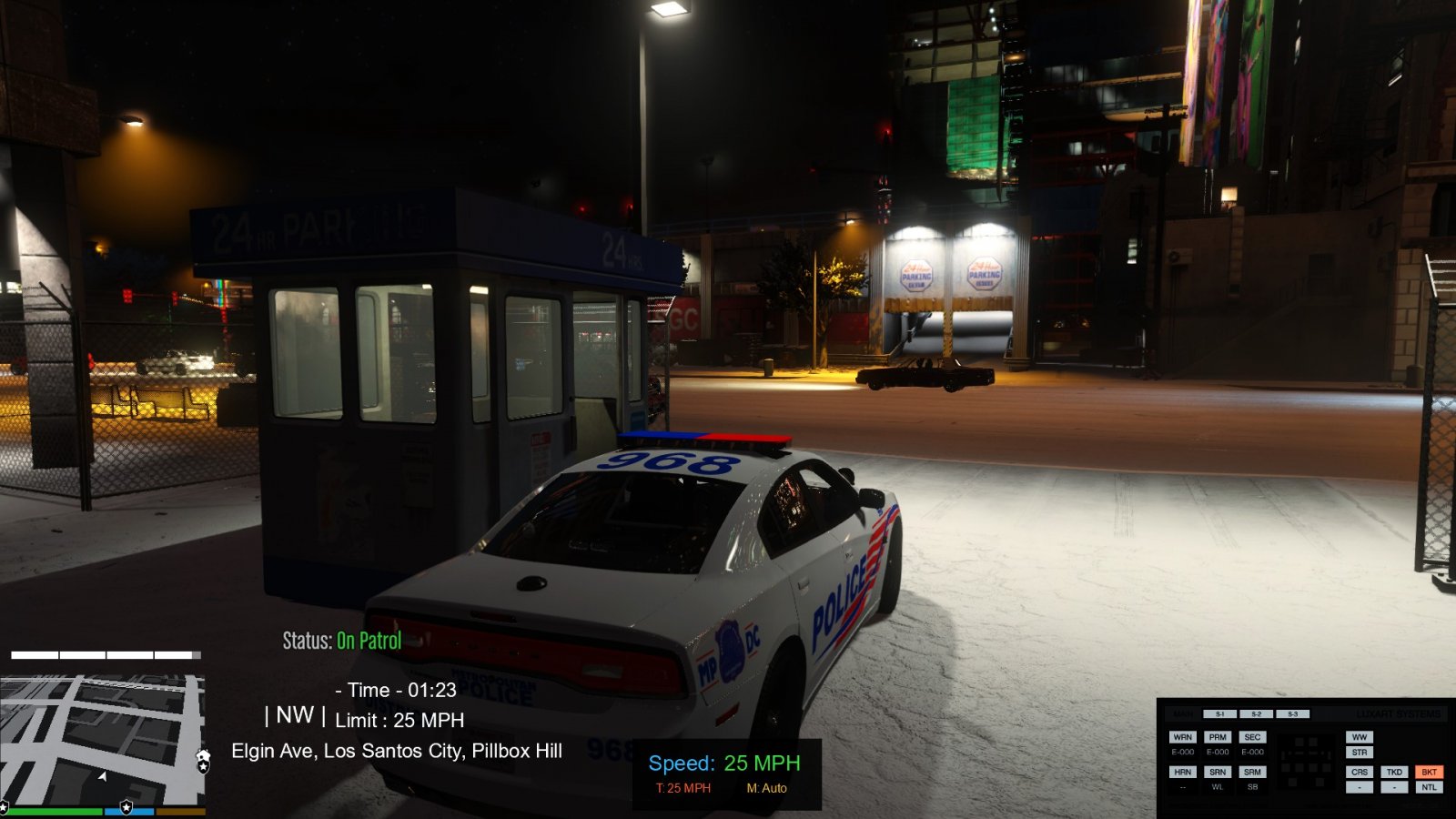The height and width of the screenshot is (819, 1456).
Task: Toggle the WRN warning lights button
Action: [1182, 737]
